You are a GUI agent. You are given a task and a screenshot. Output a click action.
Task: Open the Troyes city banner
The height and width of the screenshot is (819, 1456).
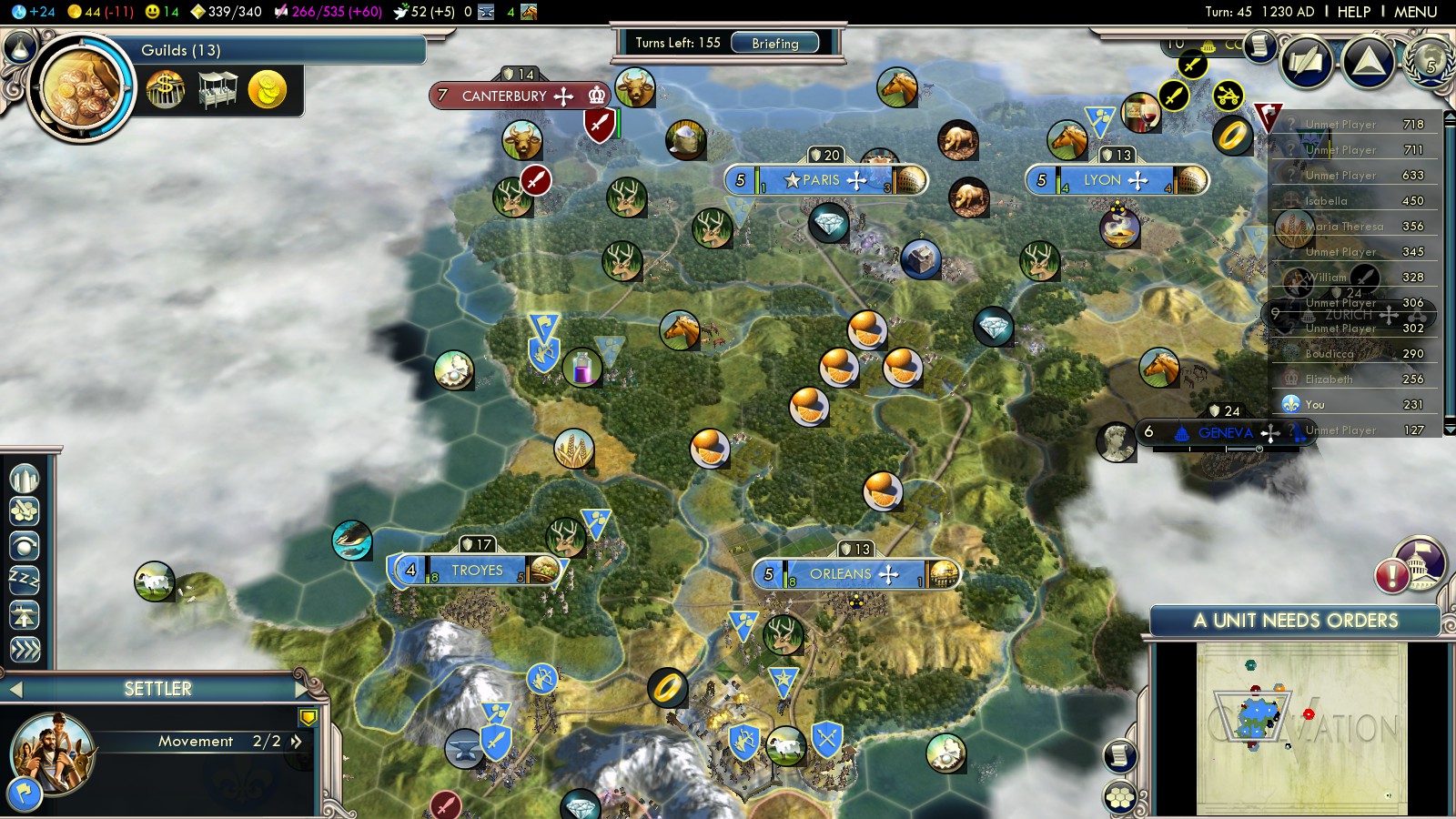(x=477, y=571)
